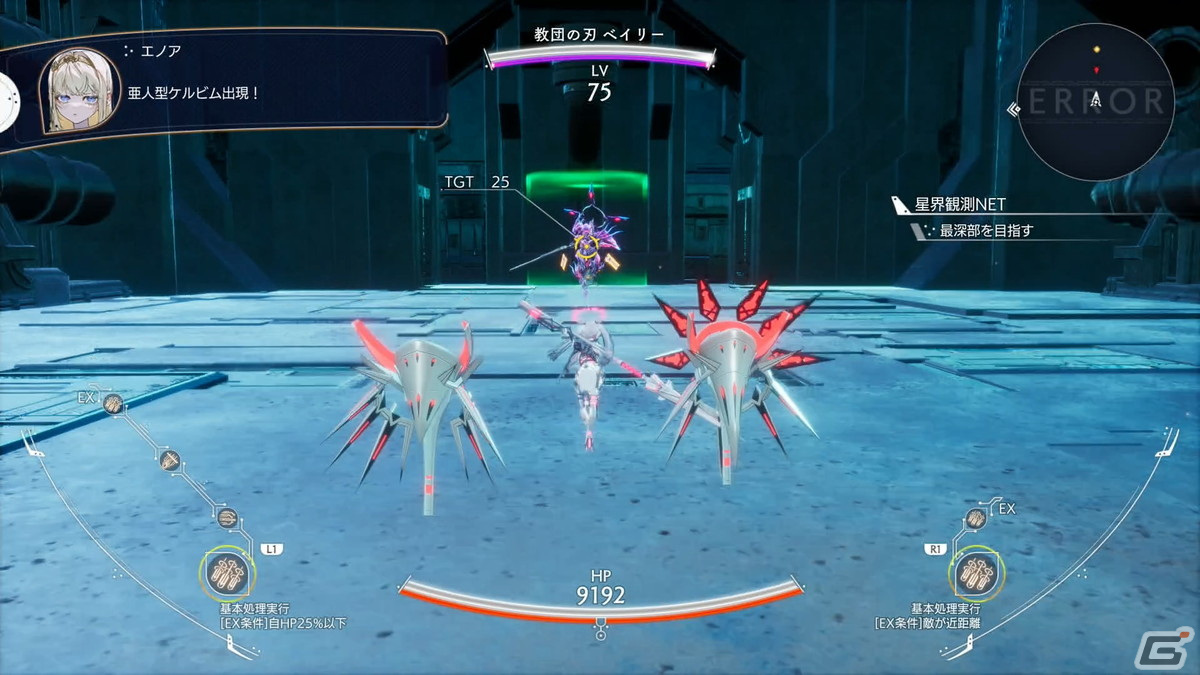Select the topmost EX icon in the left skill chain
The height and width of the screenshot is (675, 1200).
tap(113, 403)
